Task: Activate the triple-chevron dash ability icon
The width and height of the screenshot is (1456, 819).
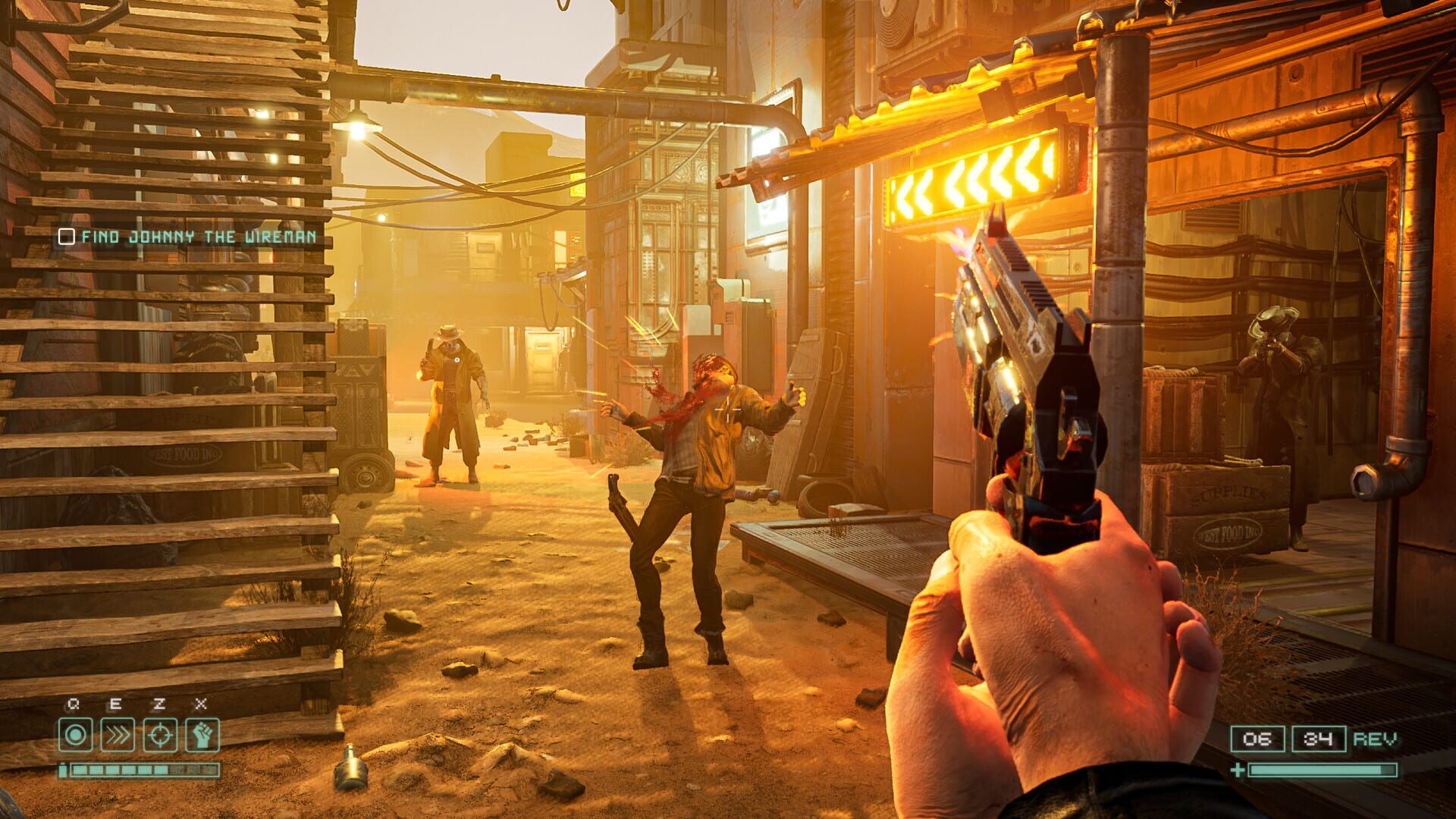Action: pos(118,735)
